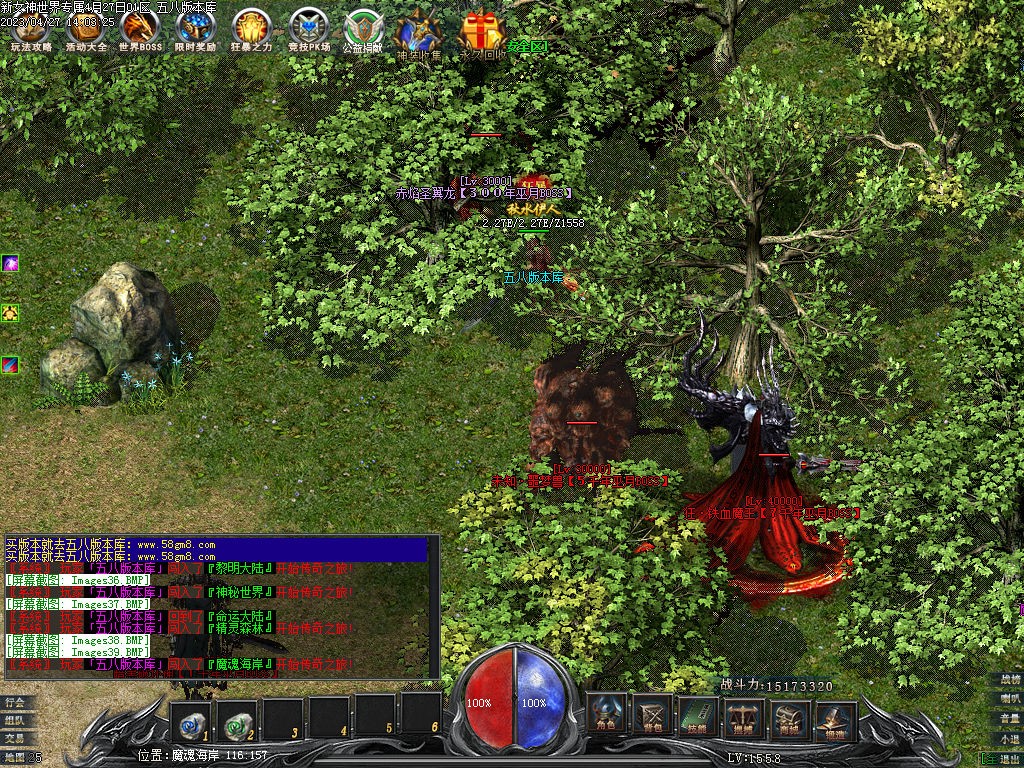Open the 玩法攻略 gameplay guide
Viewport: 1024px width, 768px height.
click(30, 30)
